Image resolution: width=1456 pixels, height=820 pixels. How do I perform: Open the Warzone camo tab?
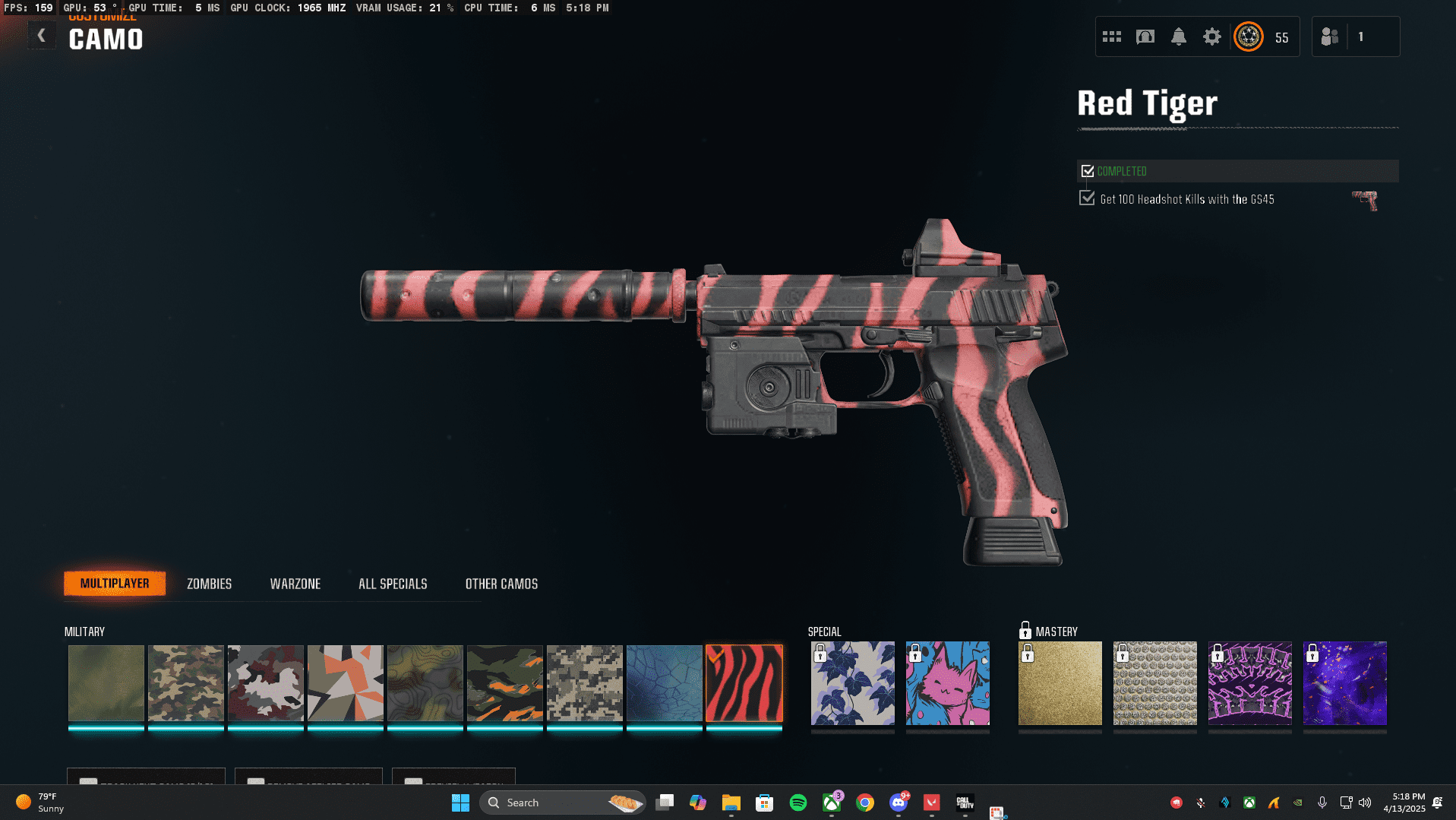[x=295, y=584]
